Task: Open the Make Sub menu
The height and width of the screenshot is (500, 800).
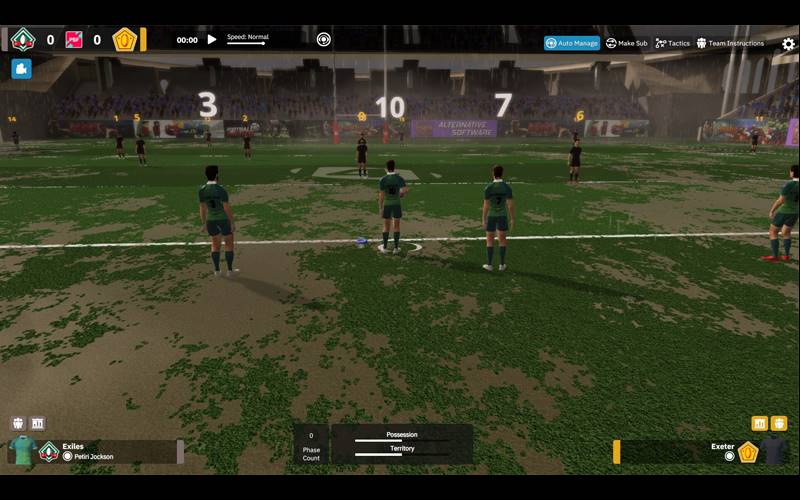Action: (x=627, y=43)
